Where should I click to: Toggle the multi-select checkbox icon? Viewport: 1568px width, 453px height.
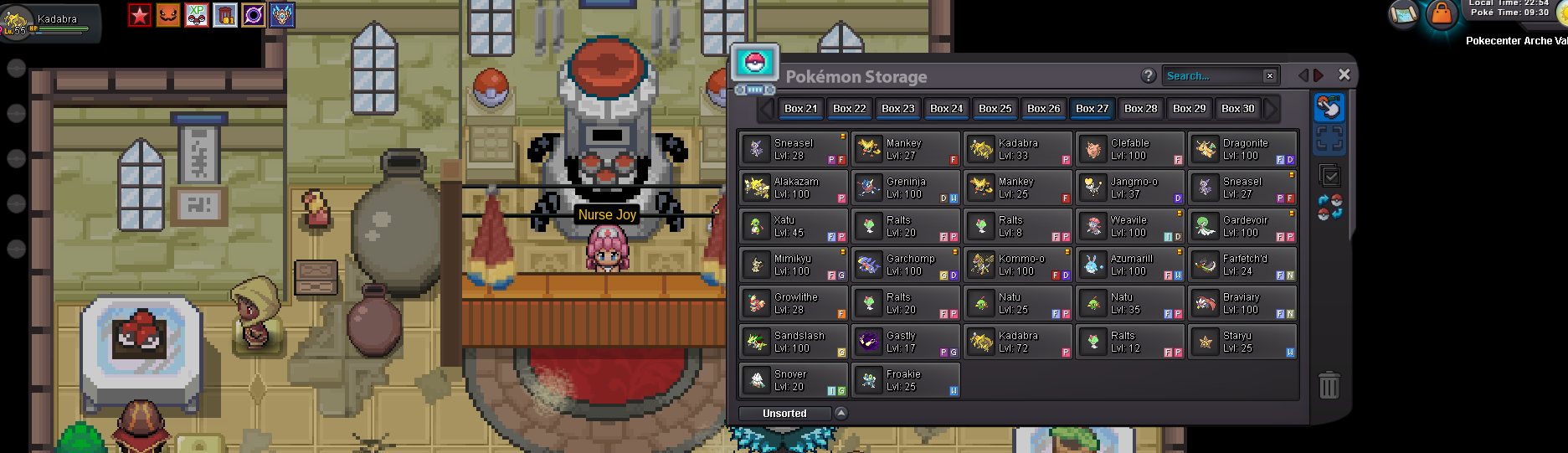[1329, 176]
